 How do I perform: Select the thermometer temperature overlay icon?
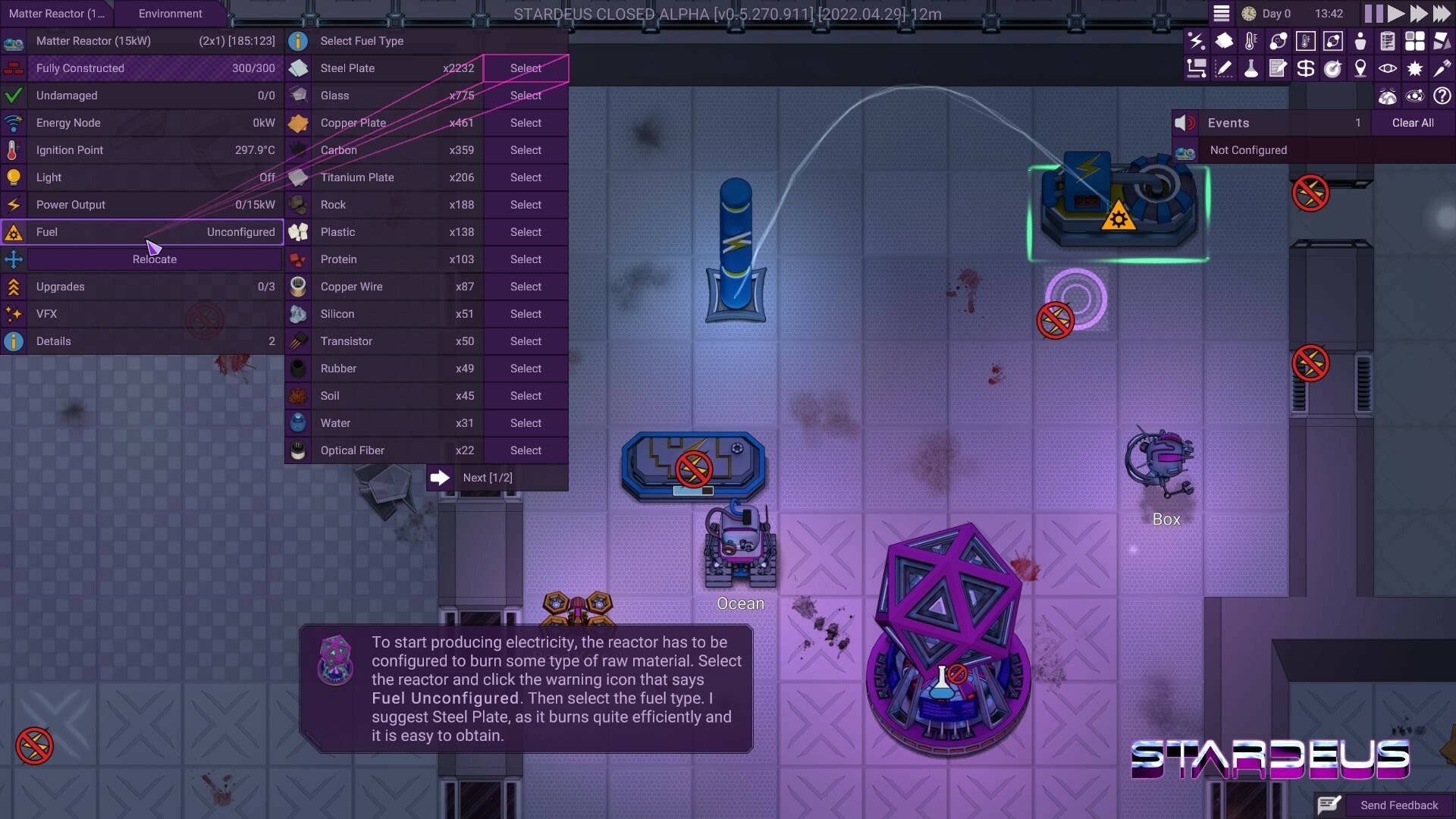click(1250, 41)
